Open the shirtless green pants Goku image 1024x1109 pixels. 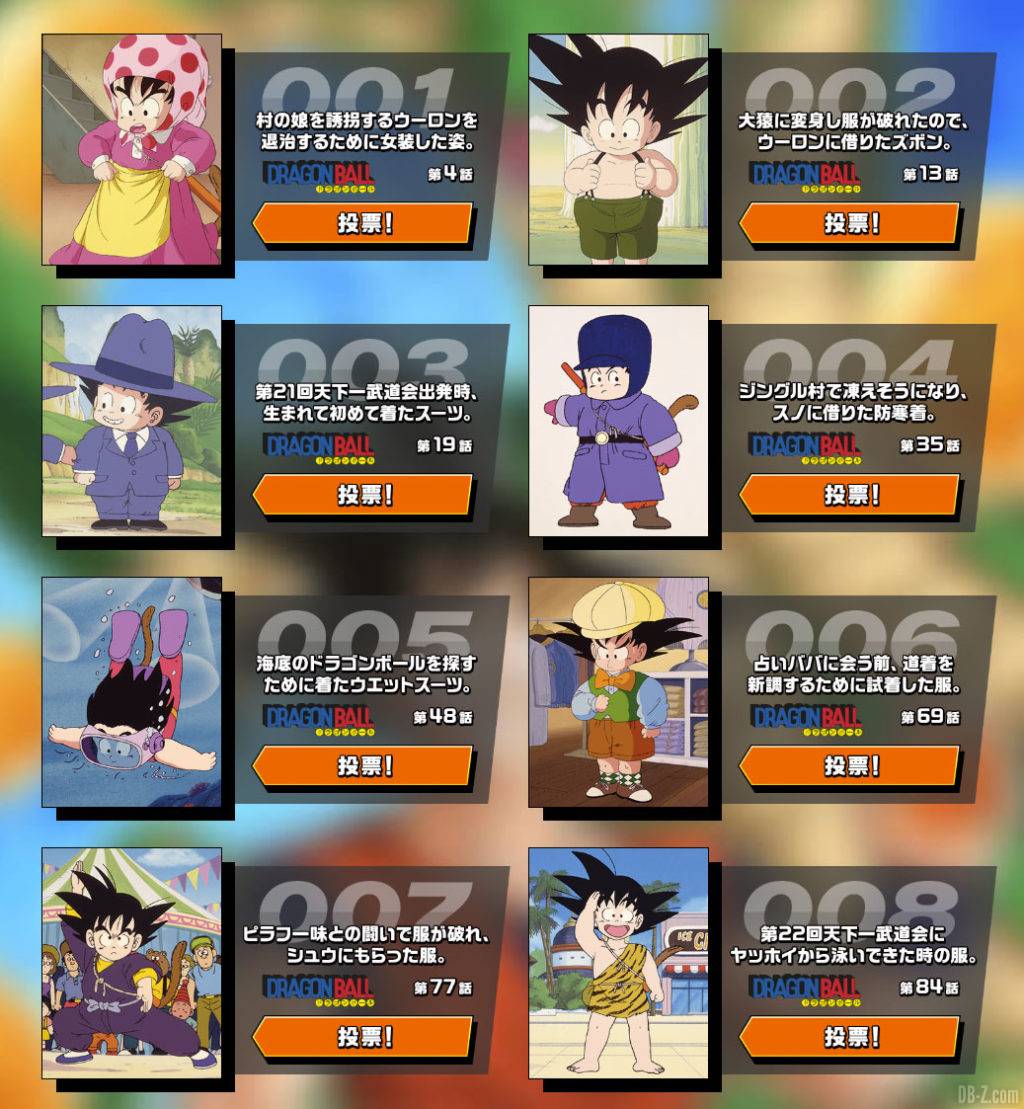(618, 149)
